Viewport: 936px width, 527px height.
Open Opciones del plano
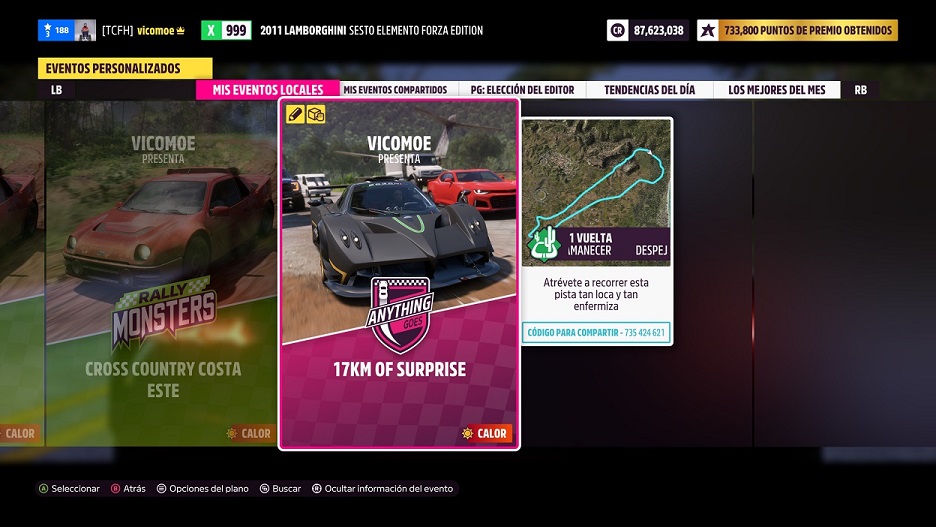coord(201,489)
